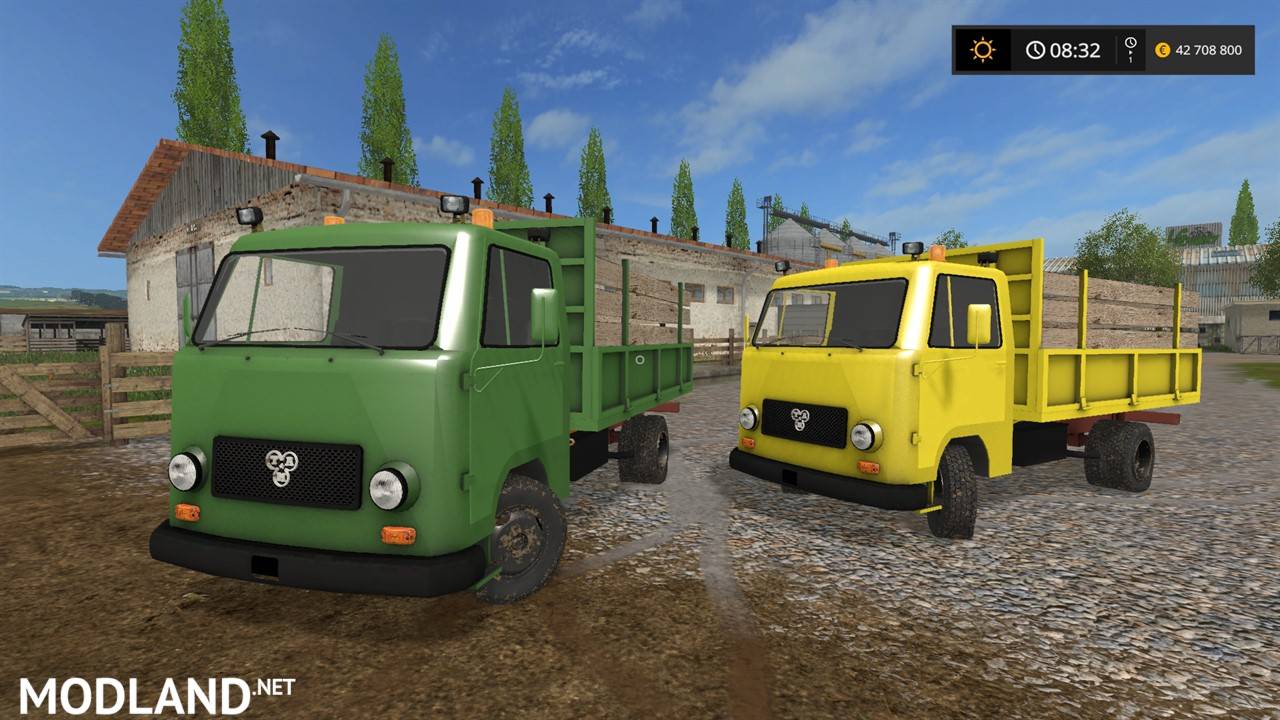The width and height of the screenshot is (1280, 720).
Task: Click the 08:32 game time readout
Action: (1075, 50)
